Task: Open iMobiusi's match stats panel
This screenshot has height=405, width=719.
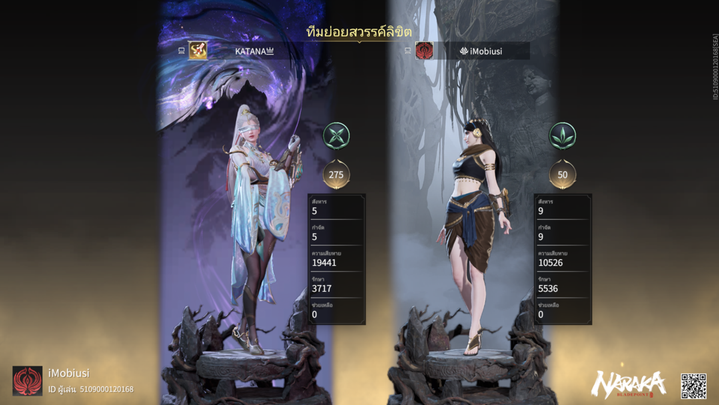Action: point(562,258)
